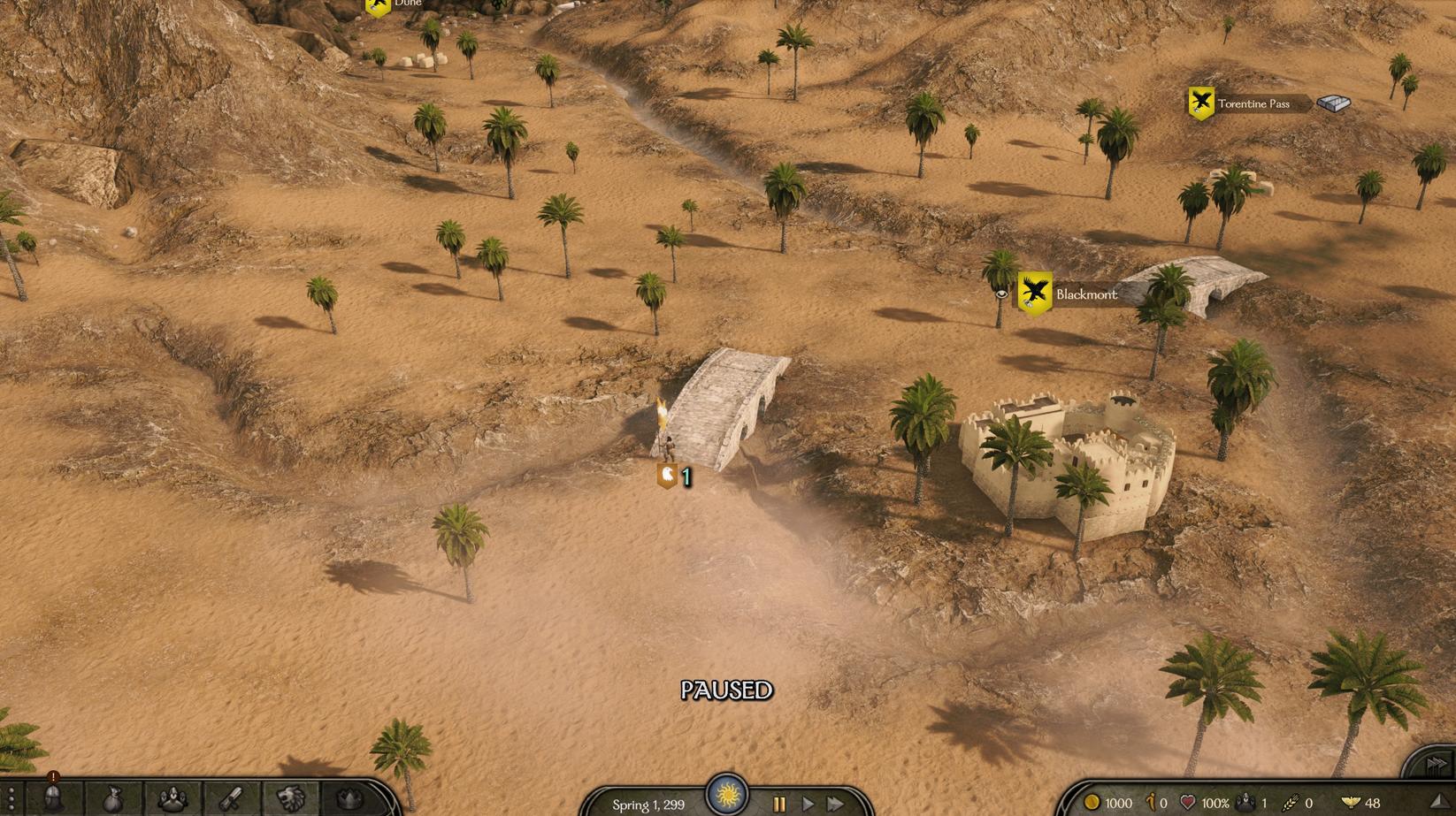1456x816 pixels.
Task: Expand the info bar with triangle arrow
Action: coord(1438,802)
